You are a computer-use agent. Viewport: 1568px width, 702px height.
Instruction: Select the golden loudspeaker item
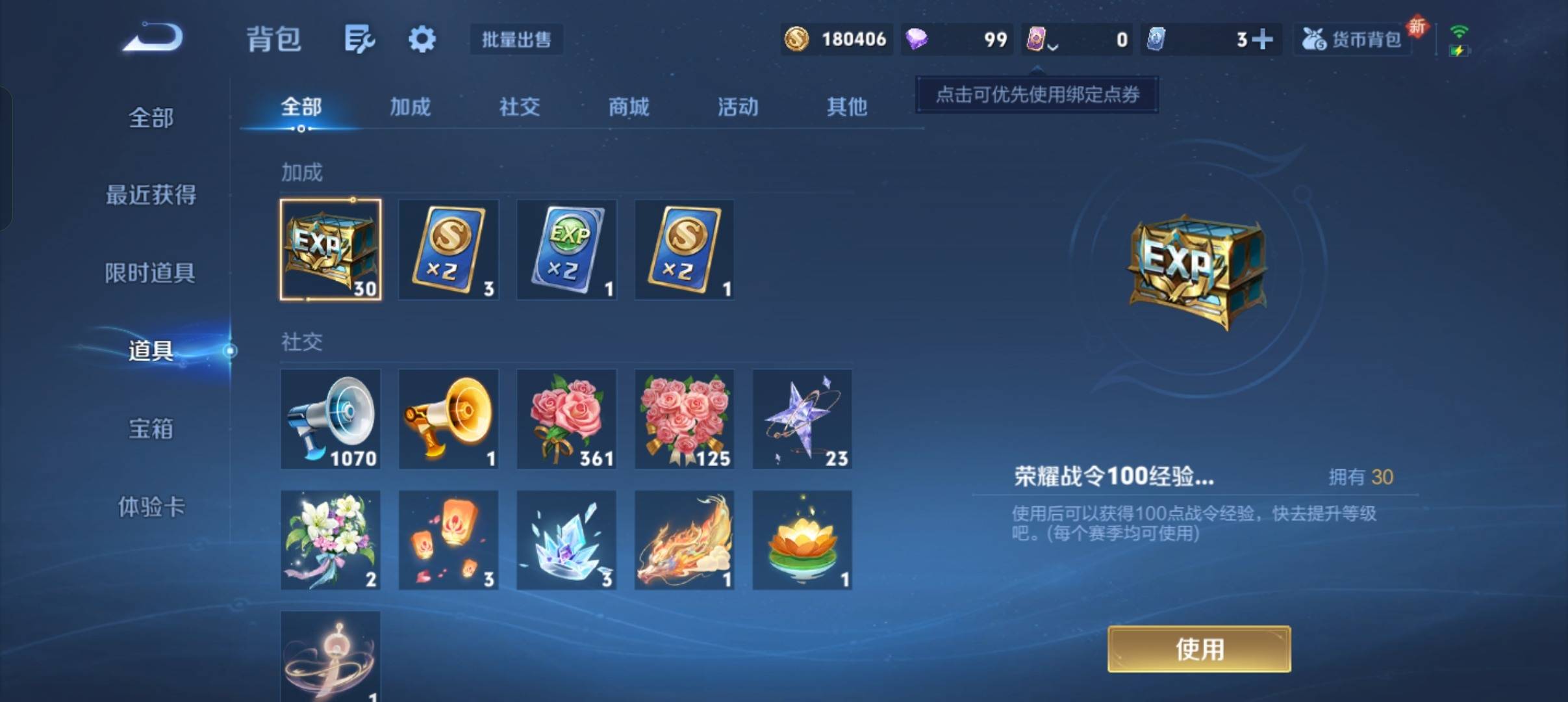point(448,419)
